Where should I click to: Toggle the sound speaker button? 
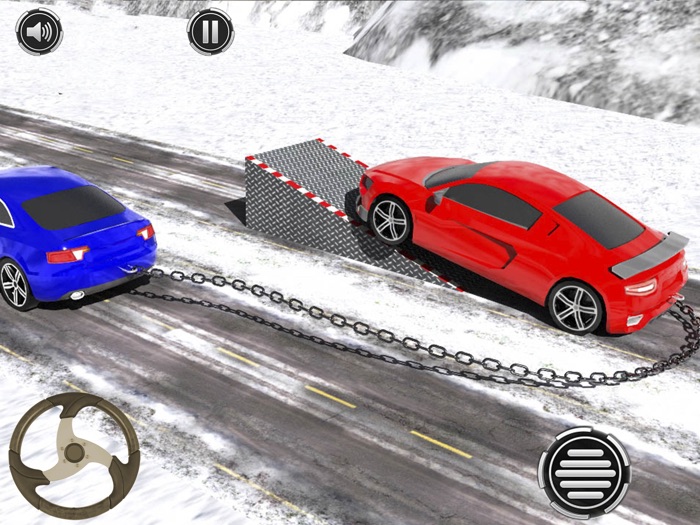(x=39, y=32)
